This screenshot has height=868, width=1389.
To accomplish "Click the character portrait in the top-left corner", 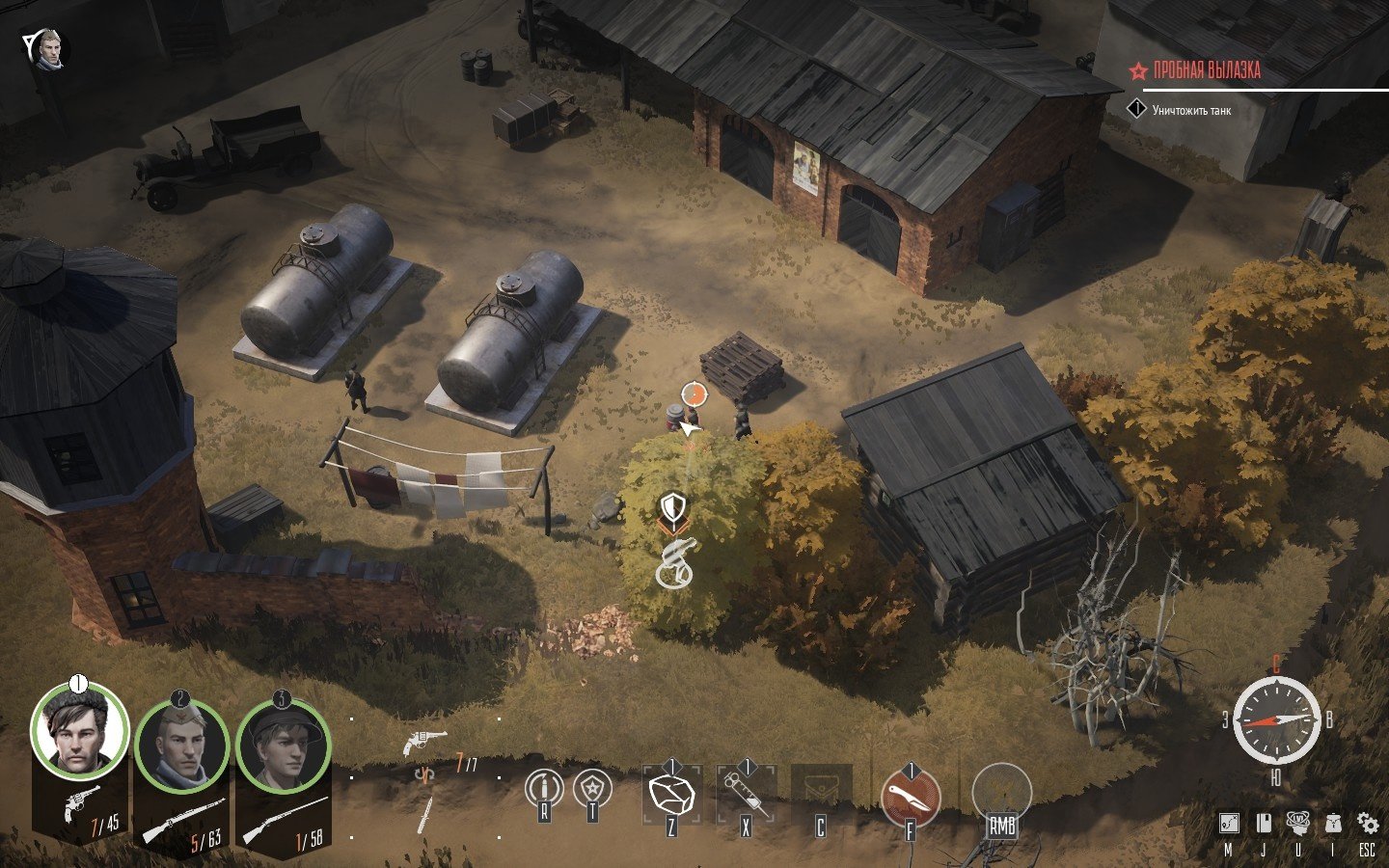I will (x=49, y=48).
